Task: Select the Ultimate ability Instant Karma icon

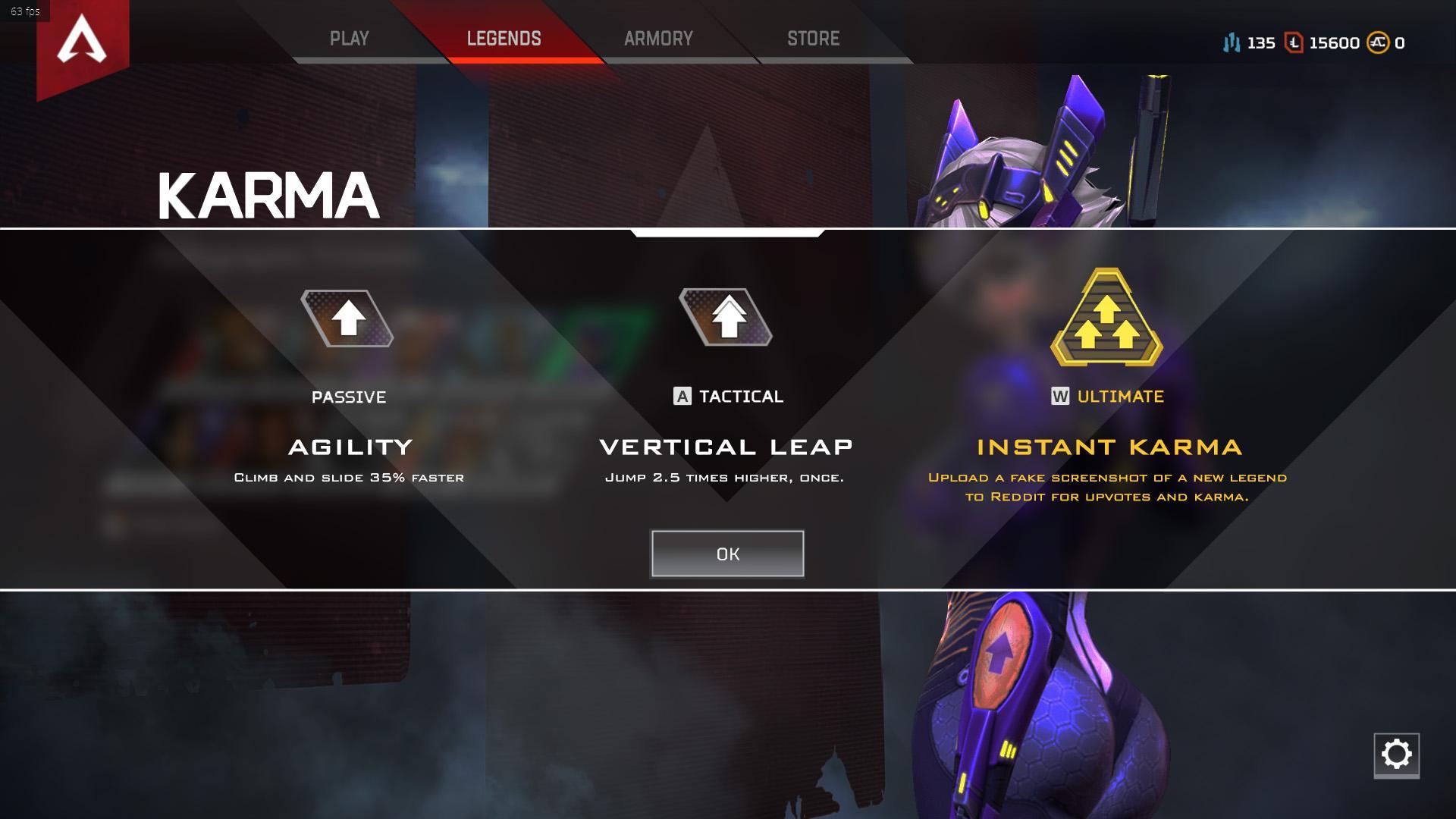Action: 1106,318
